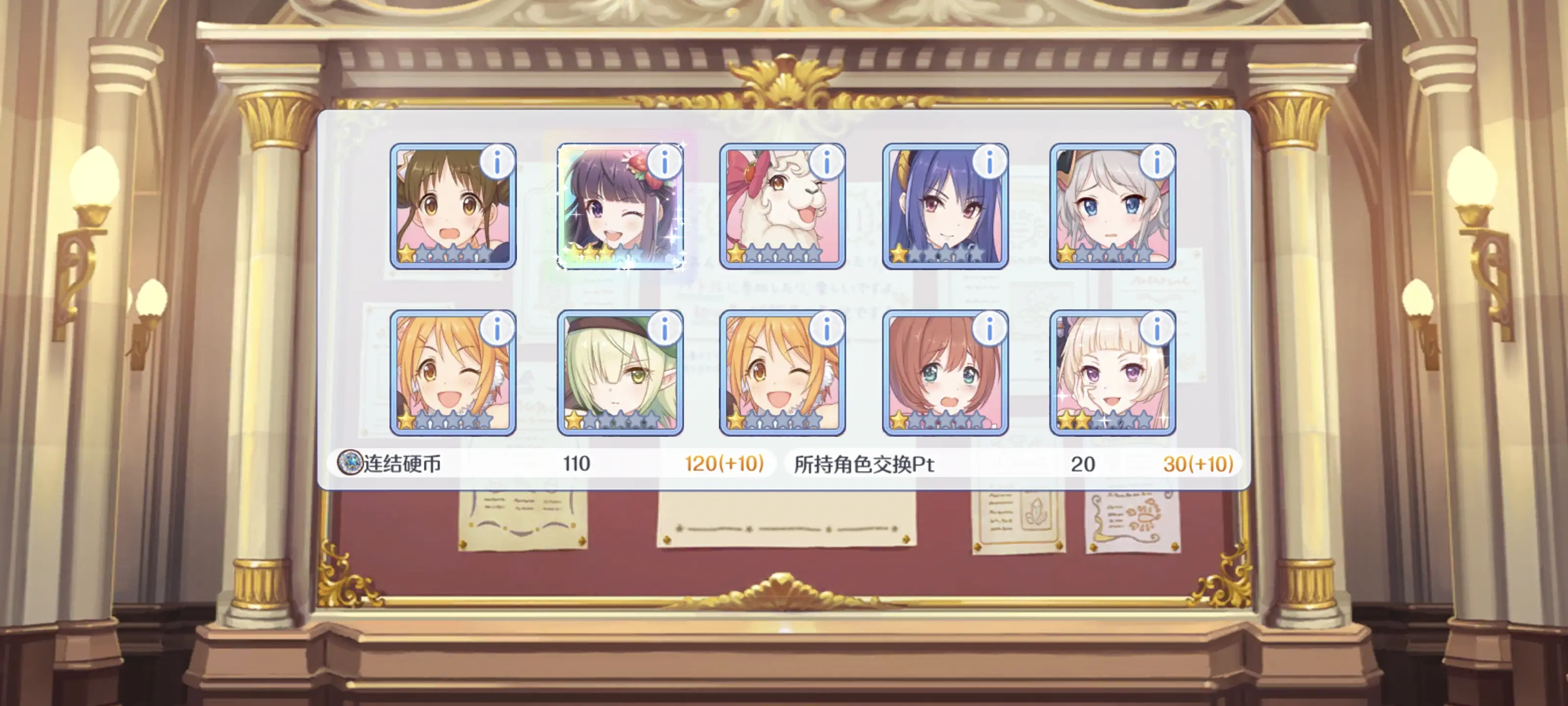Open info on the brown-haired green-eyed girl
Viewport: 1568px width, 706px height.
click(x=989, y=329)
